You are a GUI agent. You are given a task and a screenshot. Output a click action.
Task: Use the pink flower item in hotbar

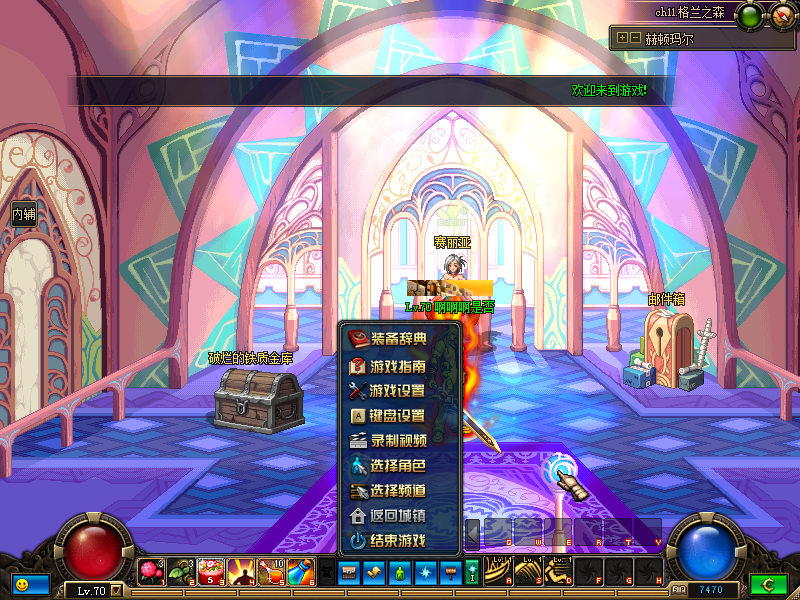(x=152, y=572)
